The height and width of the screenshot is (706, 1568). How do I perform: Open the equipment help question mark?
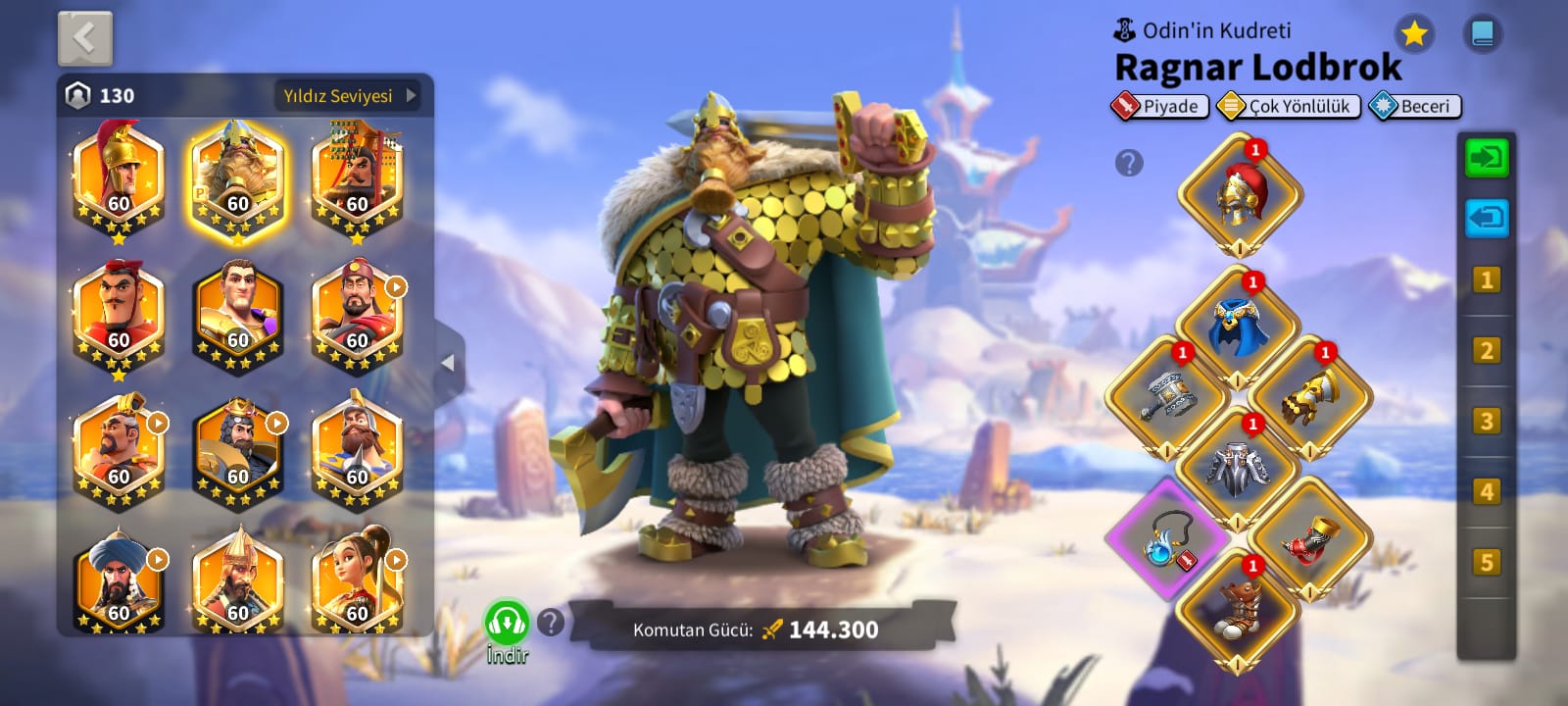(x=1129, y=163)
